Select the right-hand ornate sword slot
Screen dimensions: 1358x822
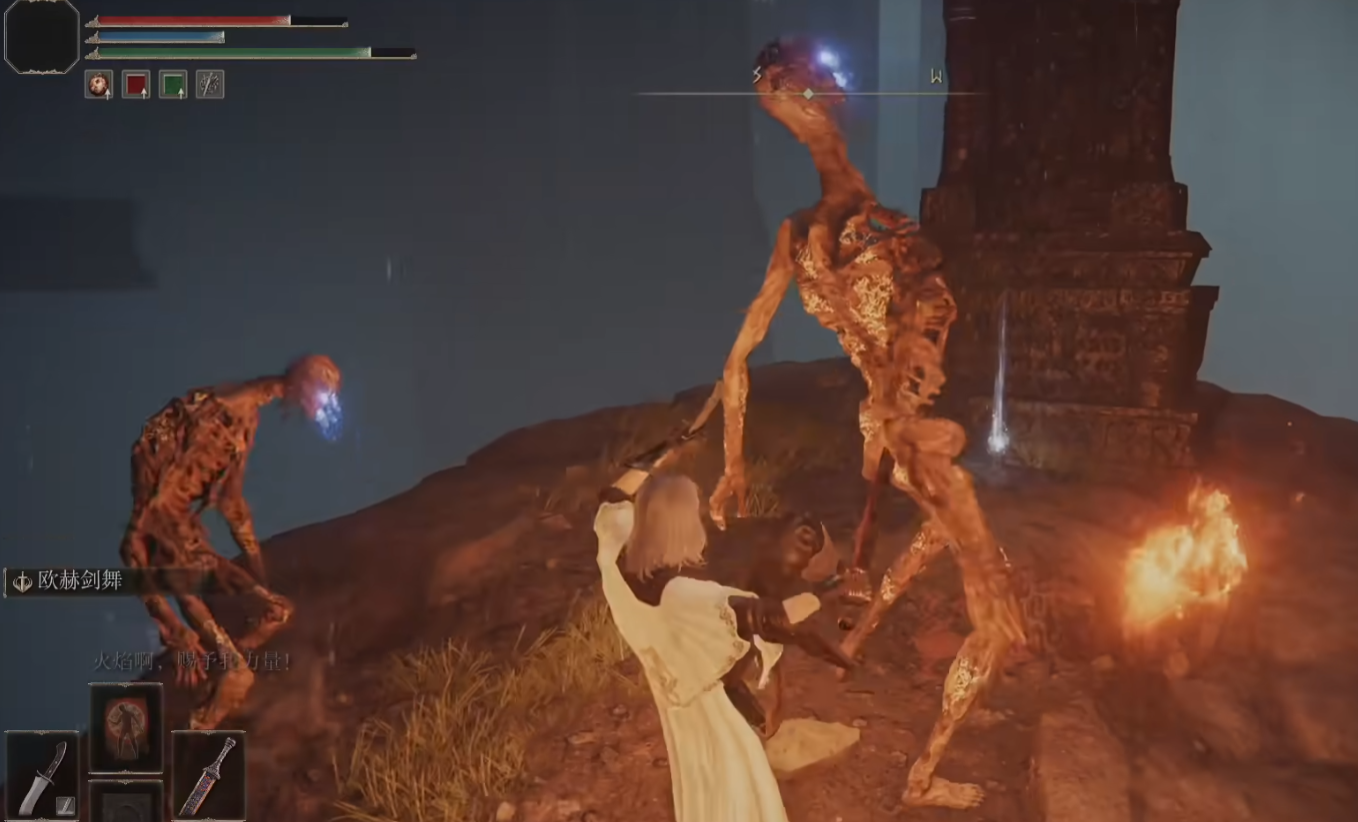pos(208,776)
